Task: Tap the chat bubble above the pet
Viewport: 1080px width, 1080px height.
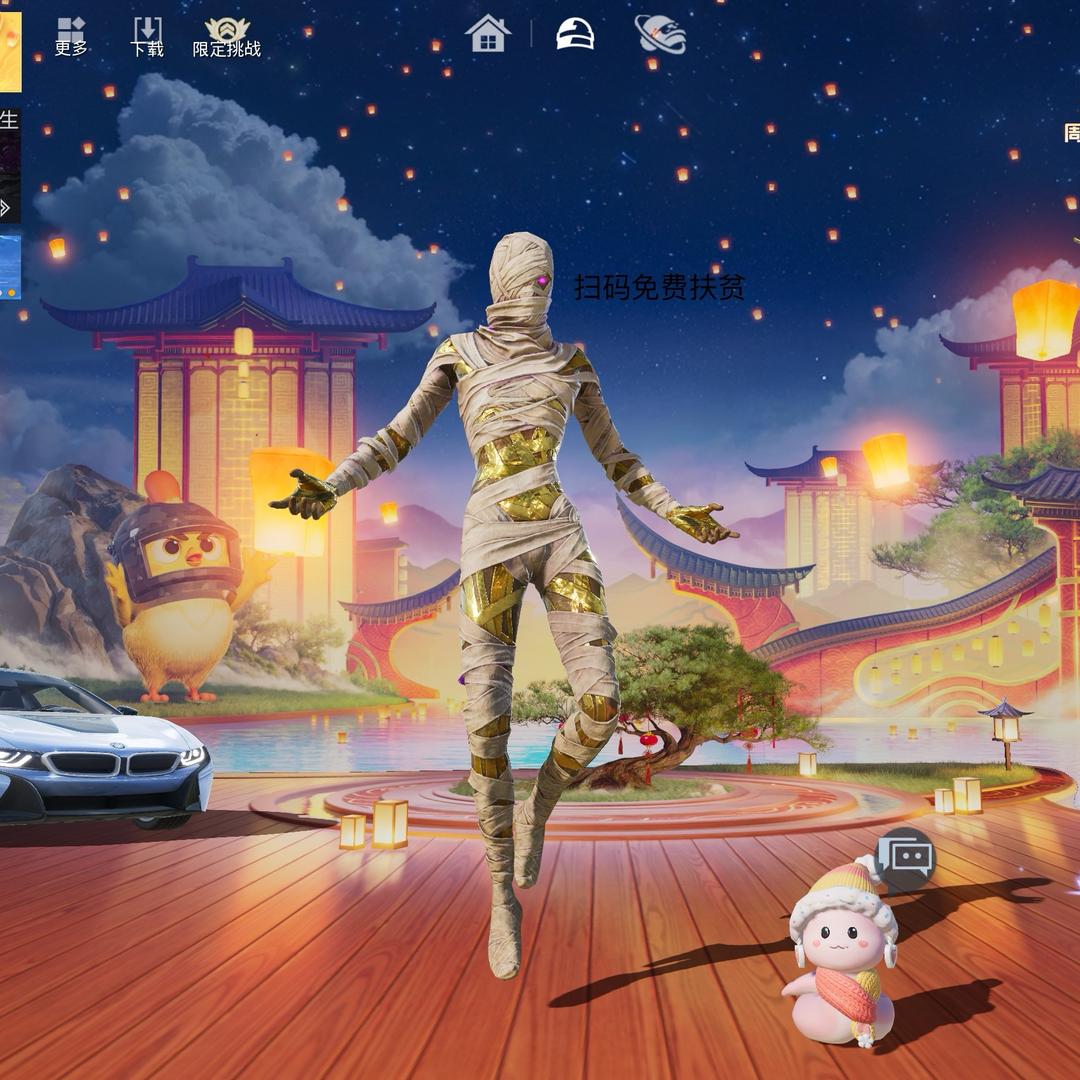Action: [x=906, y=858]
